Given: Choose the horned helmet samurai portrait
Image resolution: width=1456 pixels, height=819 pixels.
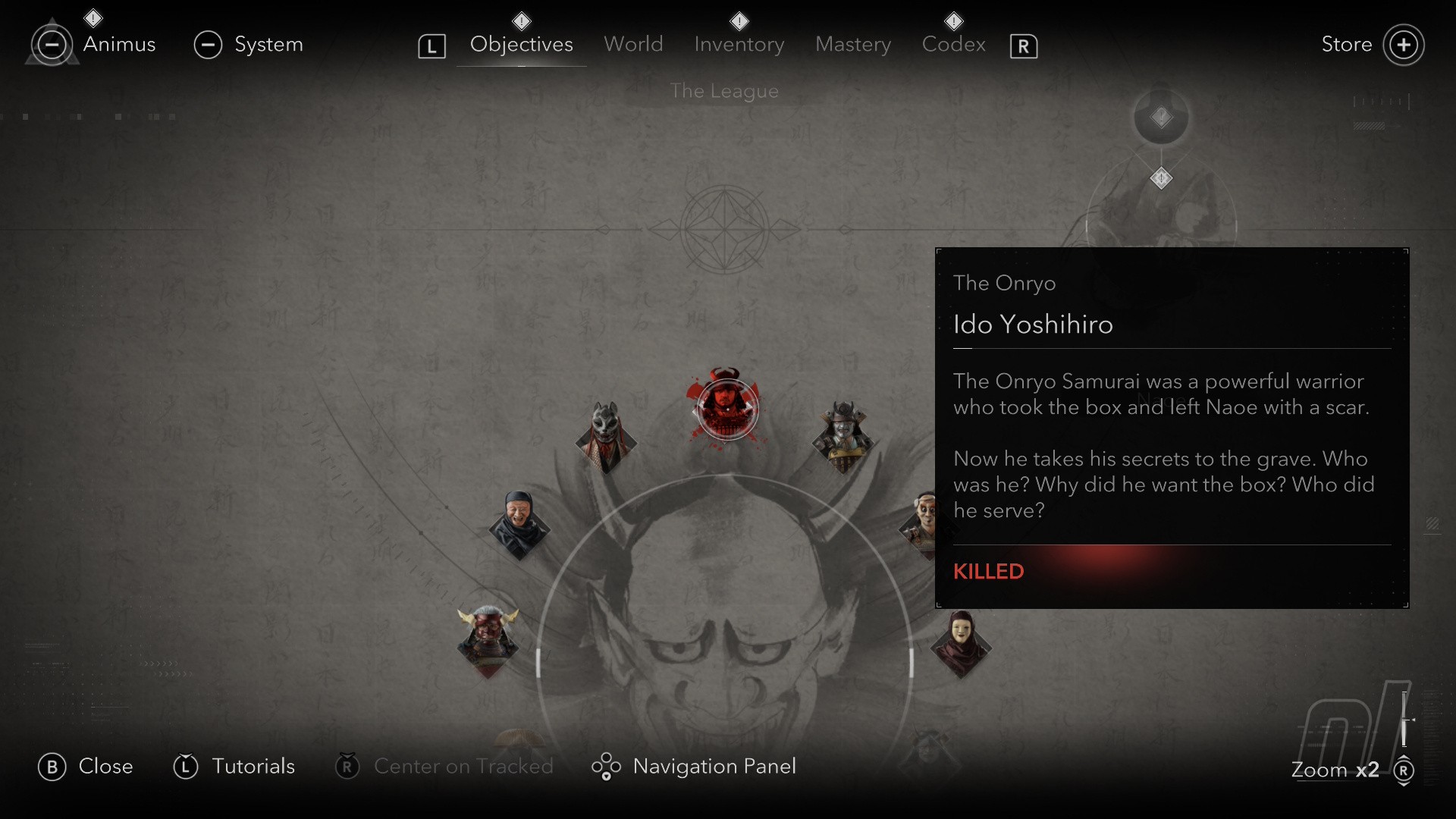Looking at the screenshot, I should click(843, 435).
